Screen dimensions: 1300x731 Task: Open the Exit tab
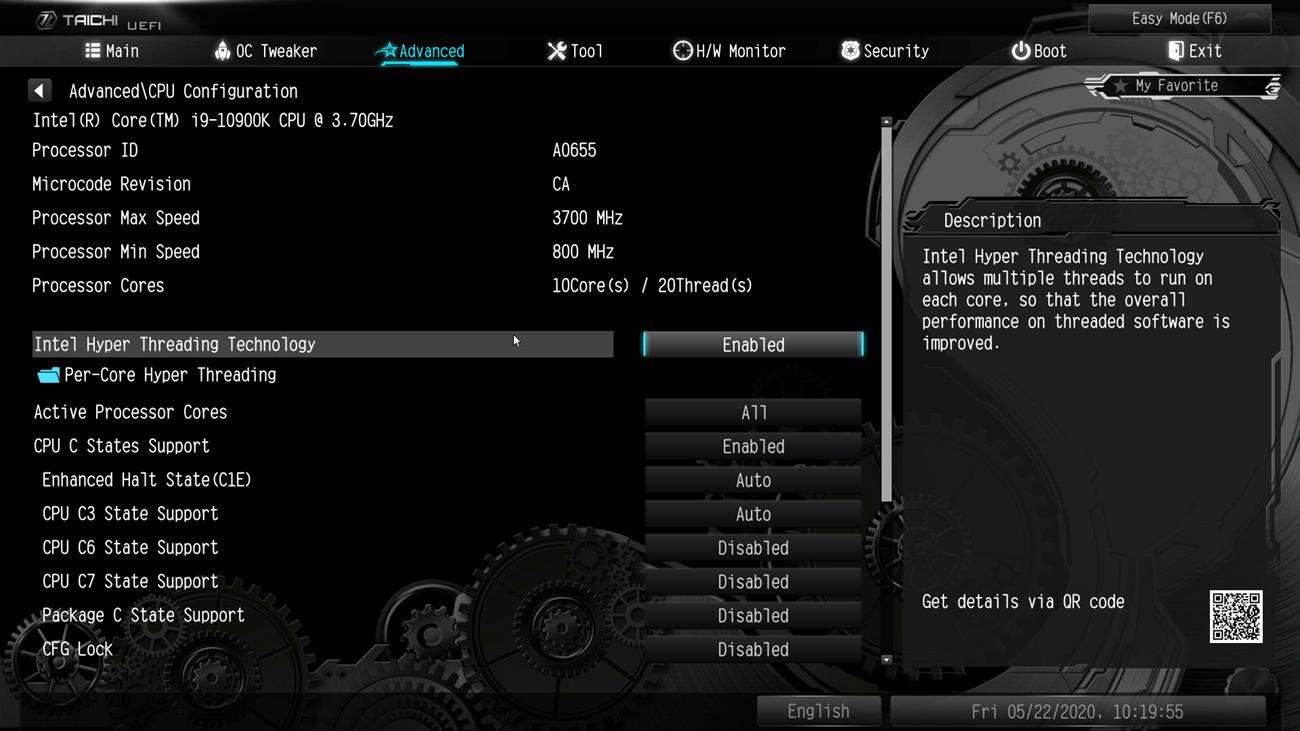pos(1194,51)
